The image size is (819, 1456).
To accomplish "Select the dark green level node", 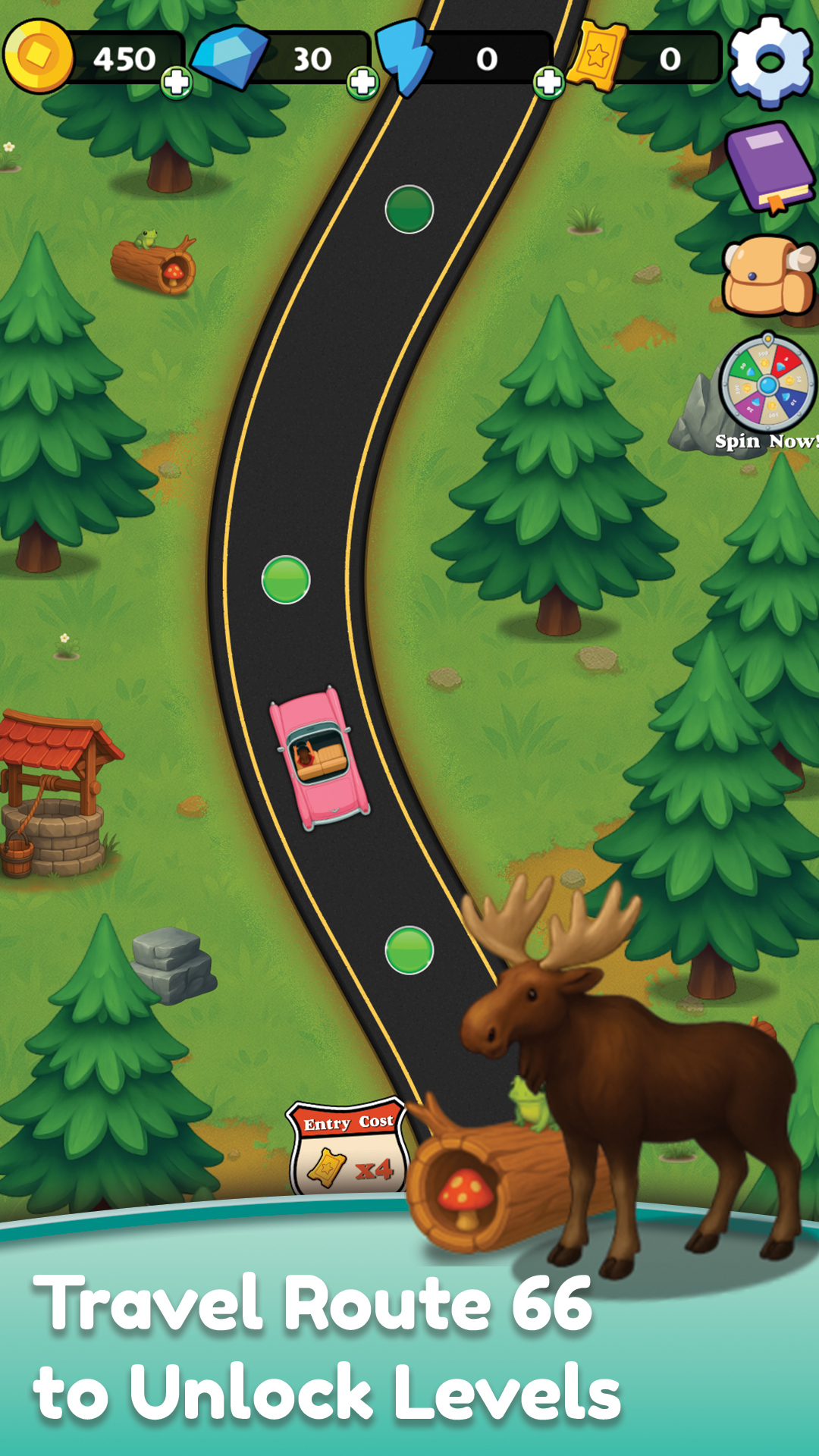I will click(409, 209).
